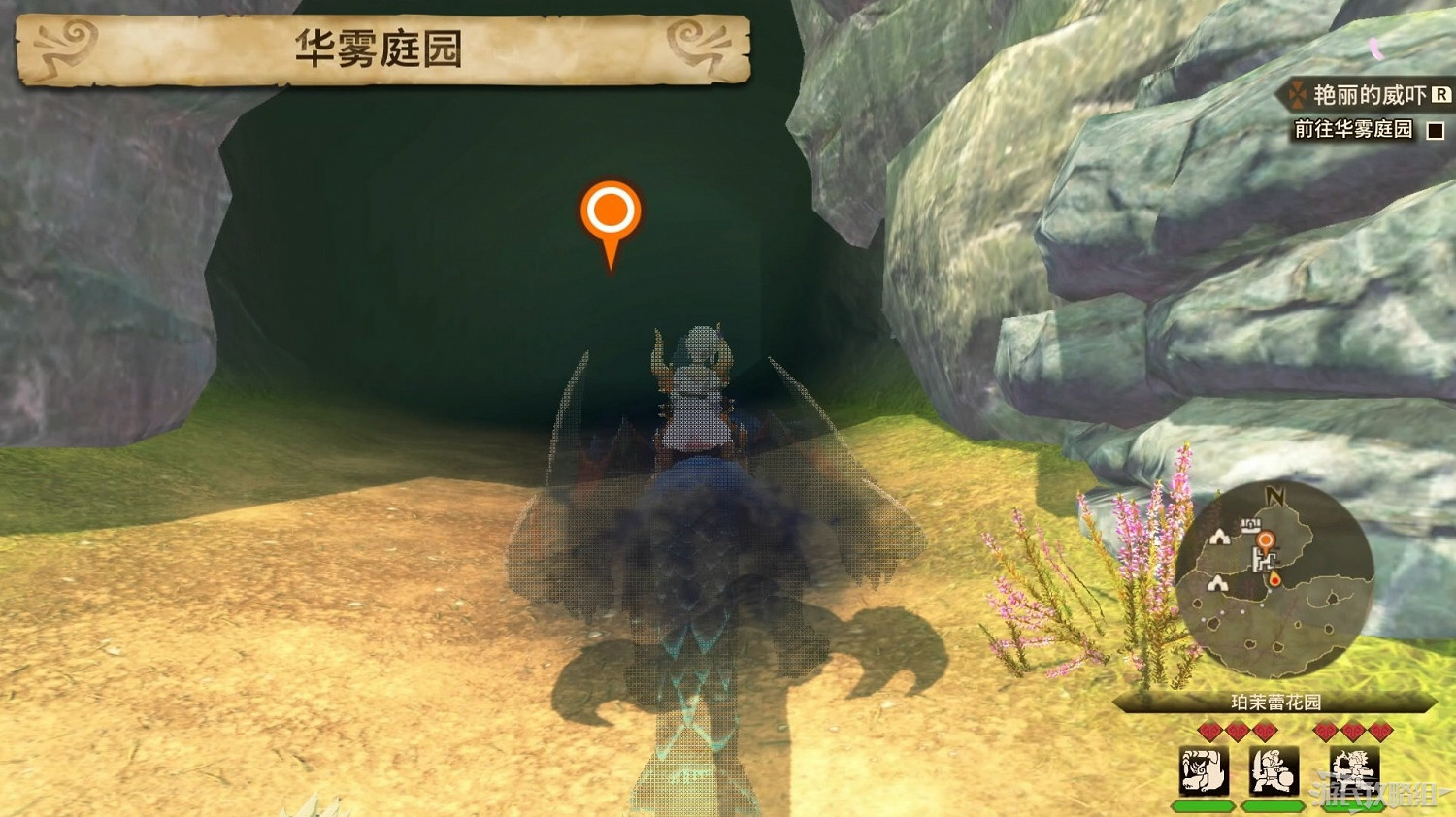Click the north compass indicator on the minimap
The image size is (1456, 817).
1275,496
